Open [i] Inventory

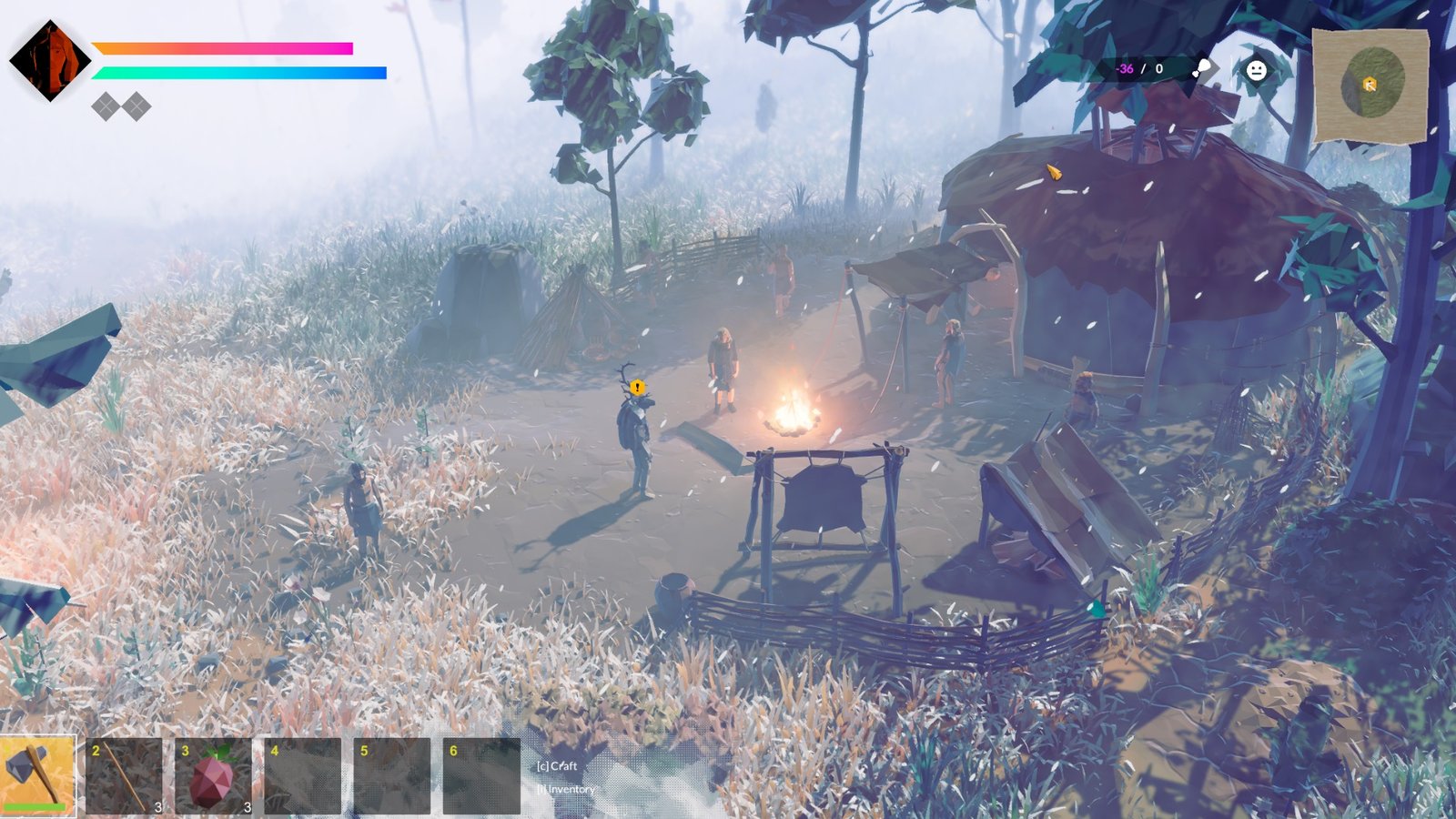point(566,790)
